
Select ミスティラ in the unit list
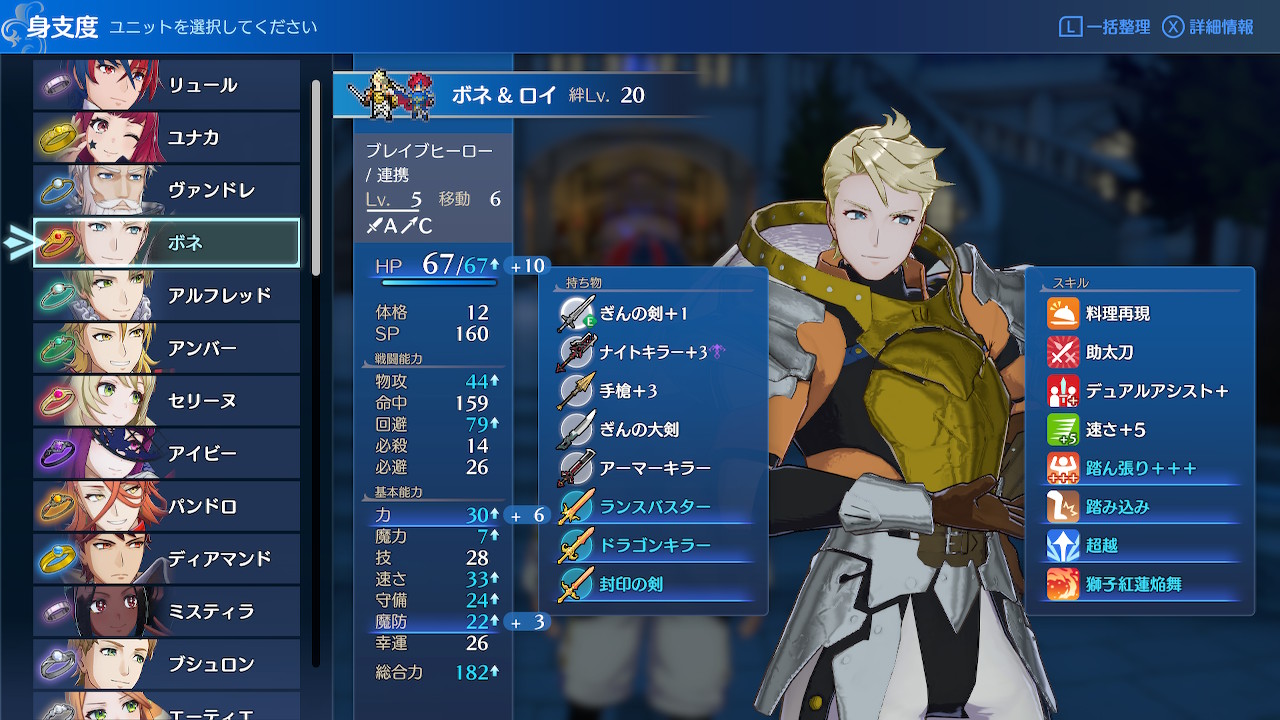coord(166,612)
